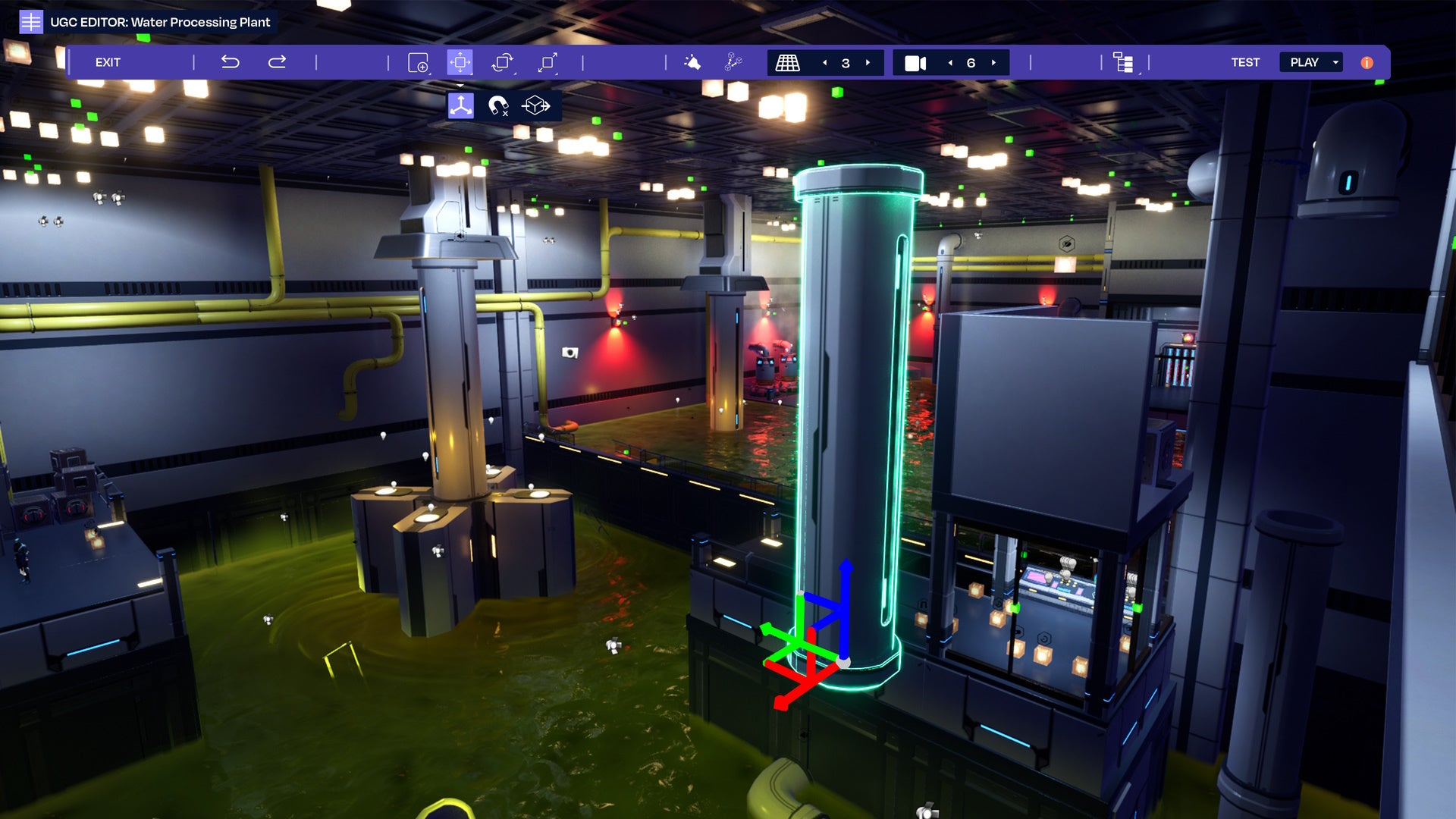Undo the last action
The image size is (1456, 819).
230,62
